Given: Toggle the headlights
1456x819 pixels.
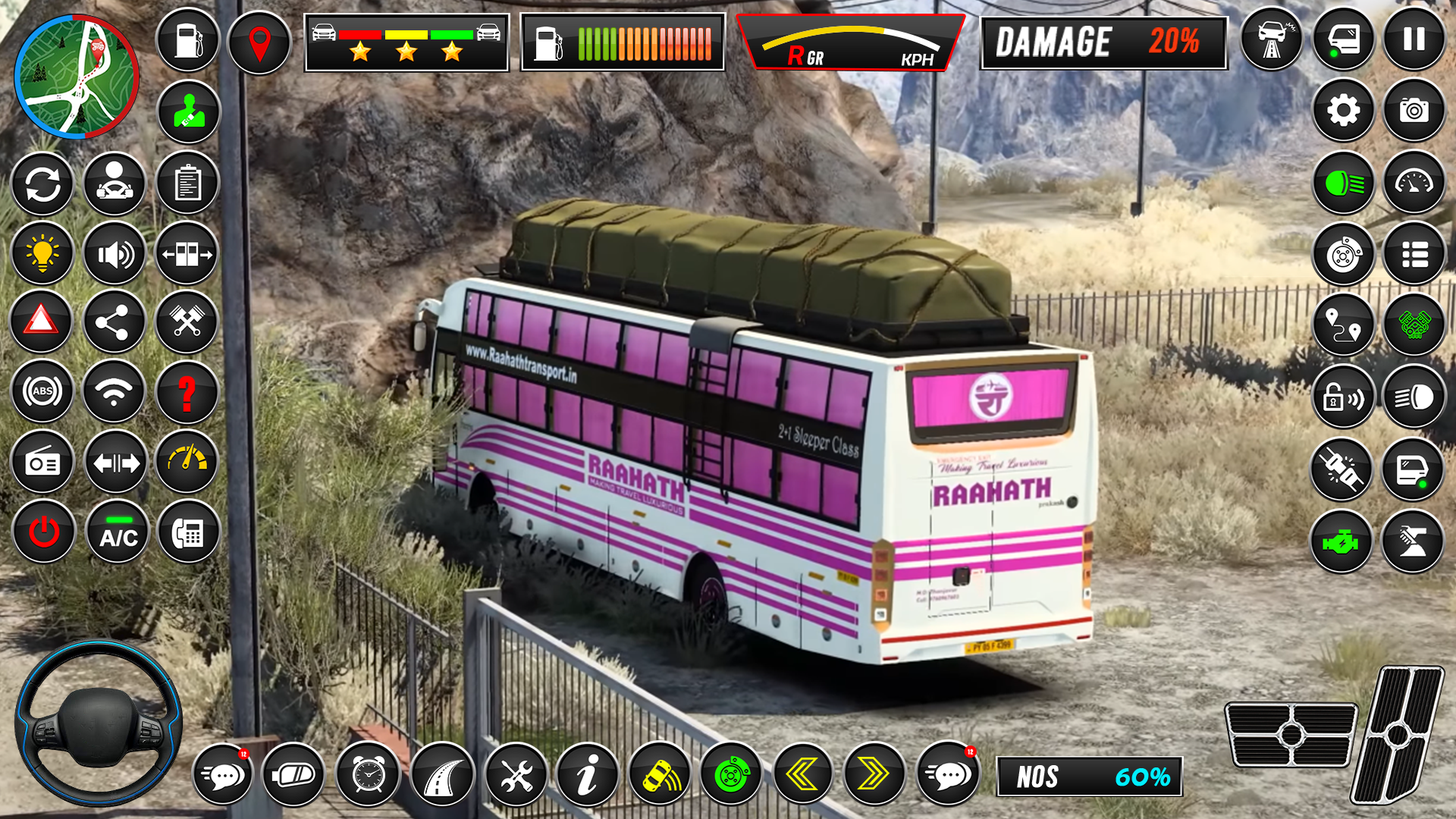Looking at the screenshot, I should point(1343,184).
